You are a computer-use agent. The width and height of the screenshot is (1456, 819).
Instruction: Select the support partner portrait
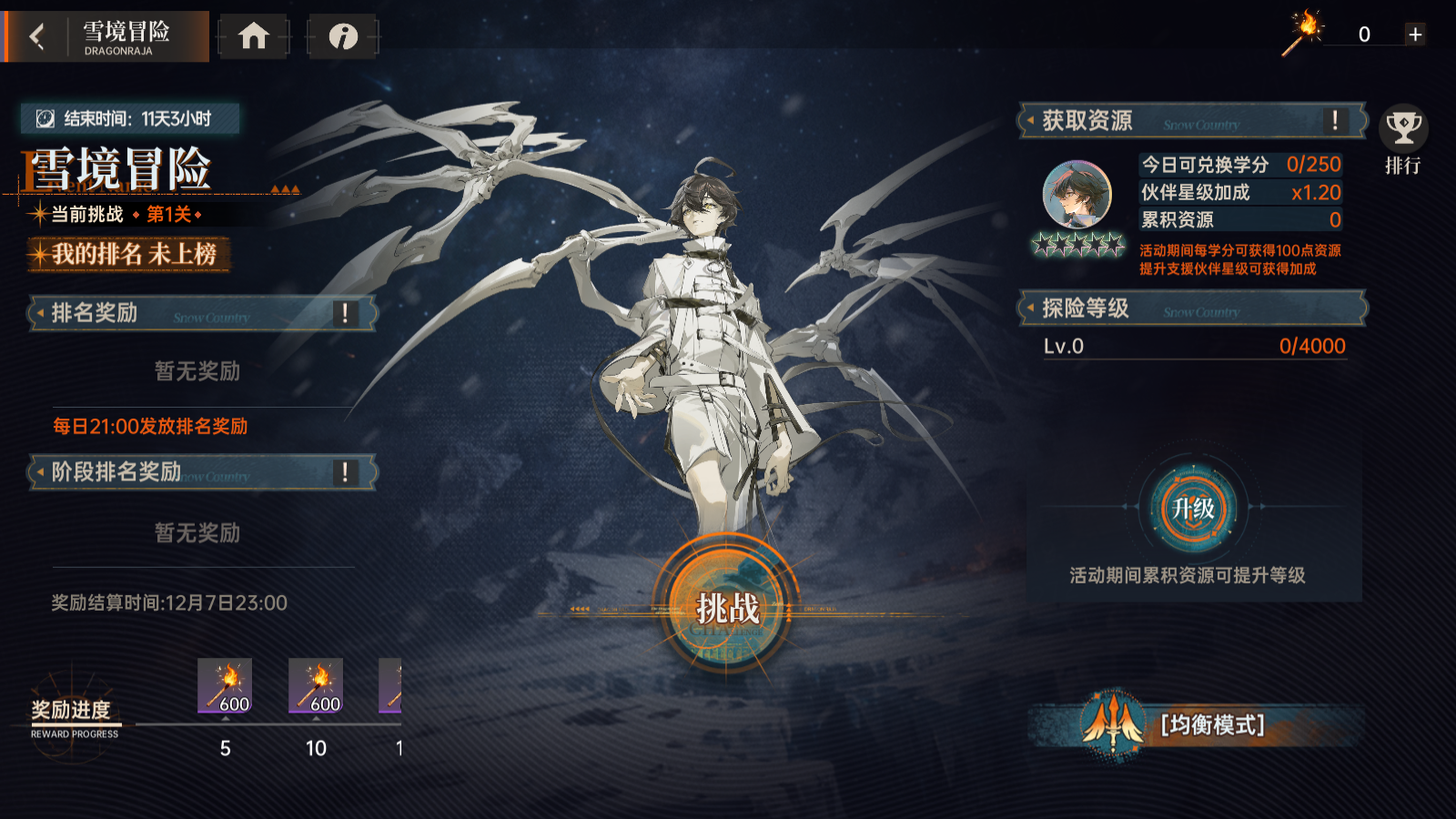(x=1077, y=194)
